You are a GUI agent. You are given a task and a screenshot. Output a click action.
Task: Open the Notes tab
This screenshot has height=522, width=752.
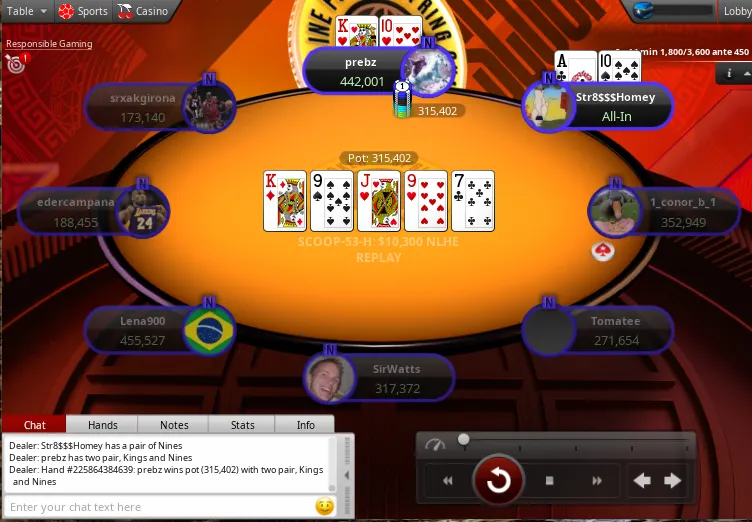[x=173, y=425]
